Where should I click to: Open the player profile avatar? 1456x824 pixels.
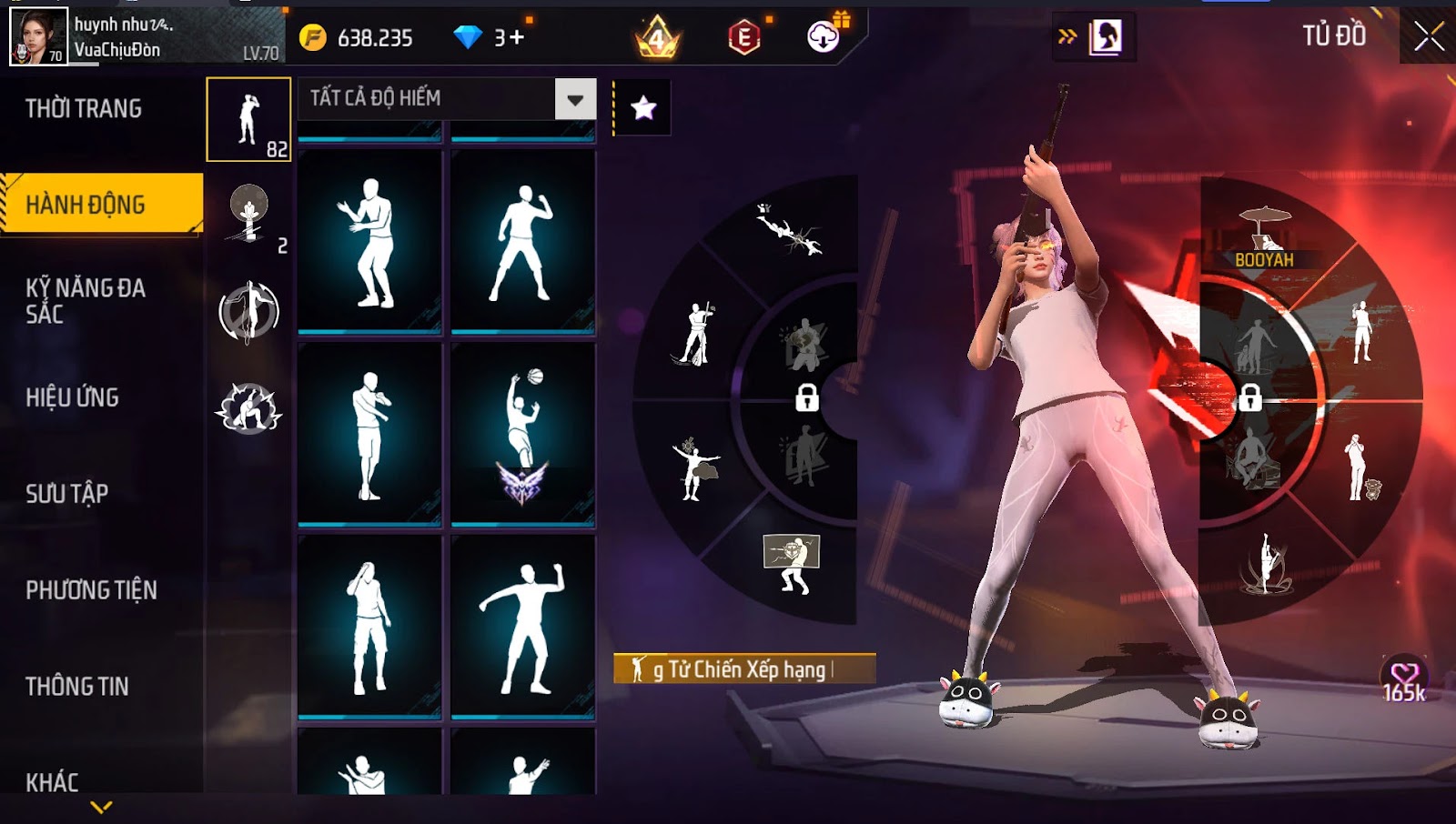[38, 36]
